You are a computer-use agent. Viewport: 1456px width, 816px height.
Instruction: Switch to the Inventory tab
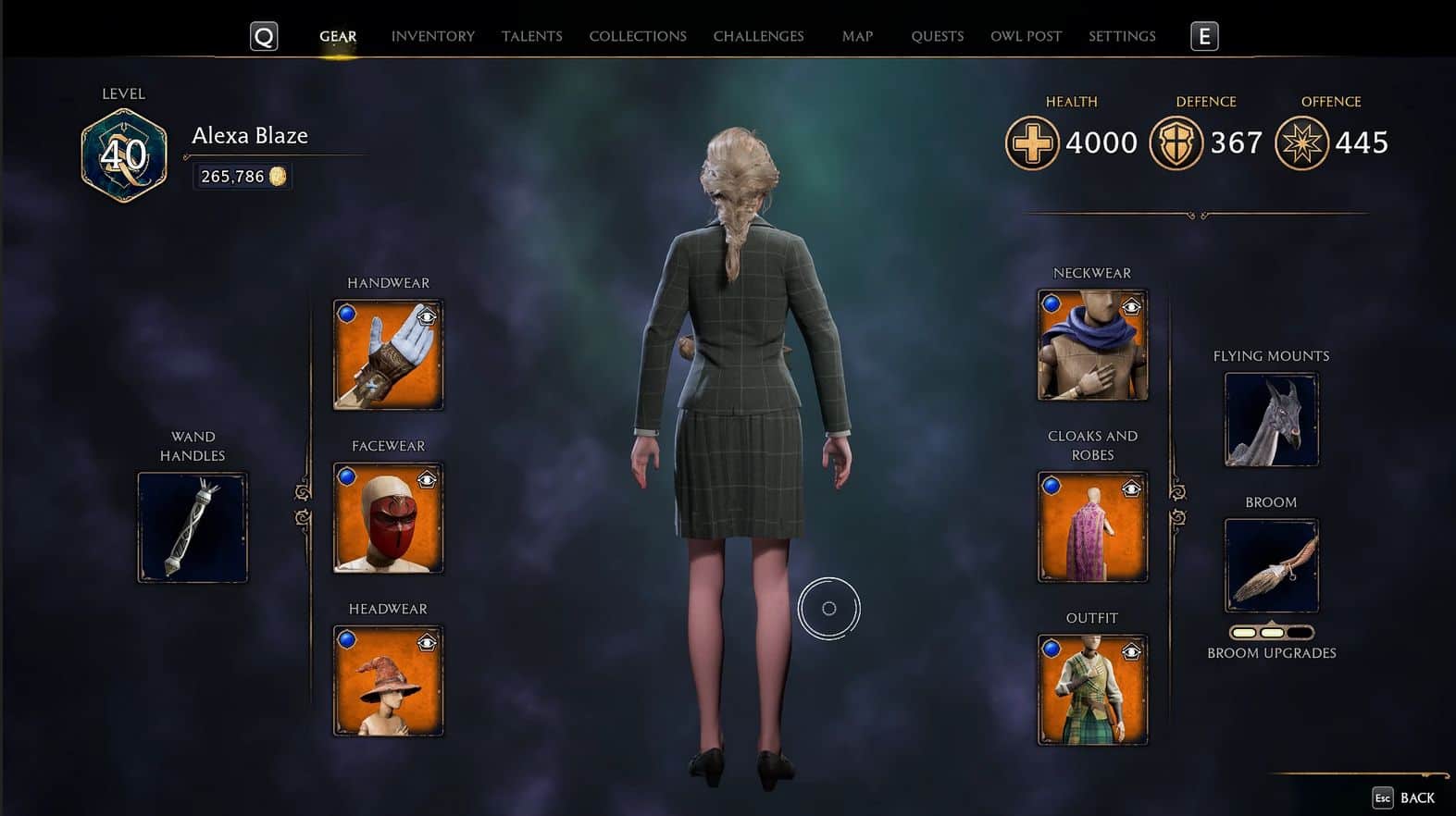[x=432, y=36]
